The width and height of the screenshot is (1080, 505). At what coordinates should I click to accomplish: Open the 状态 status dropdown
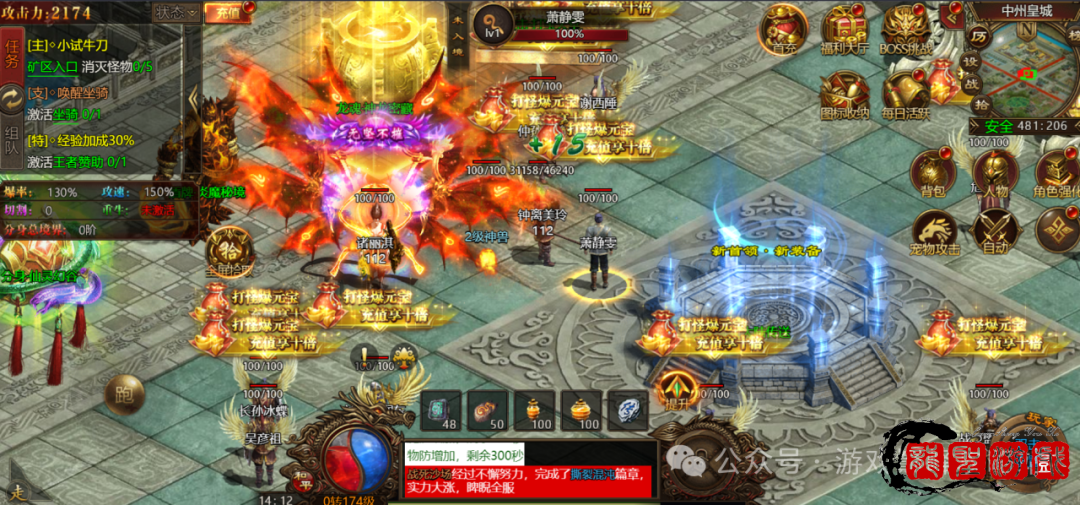[x=174, y=13]
